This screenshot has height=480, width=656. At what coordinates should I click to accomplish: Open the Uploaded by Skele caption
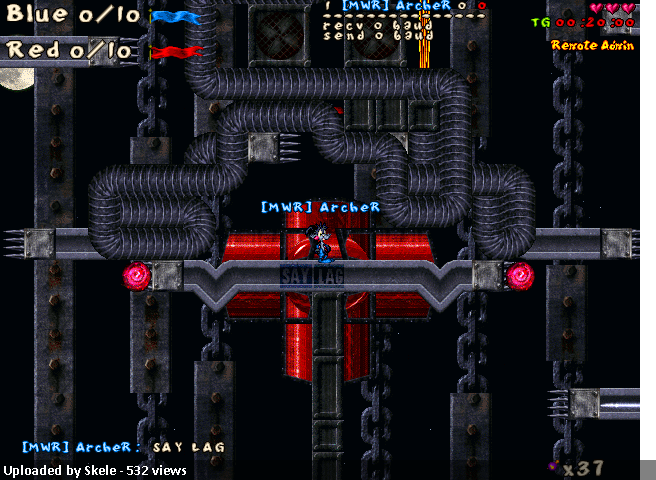pos(75,469)
